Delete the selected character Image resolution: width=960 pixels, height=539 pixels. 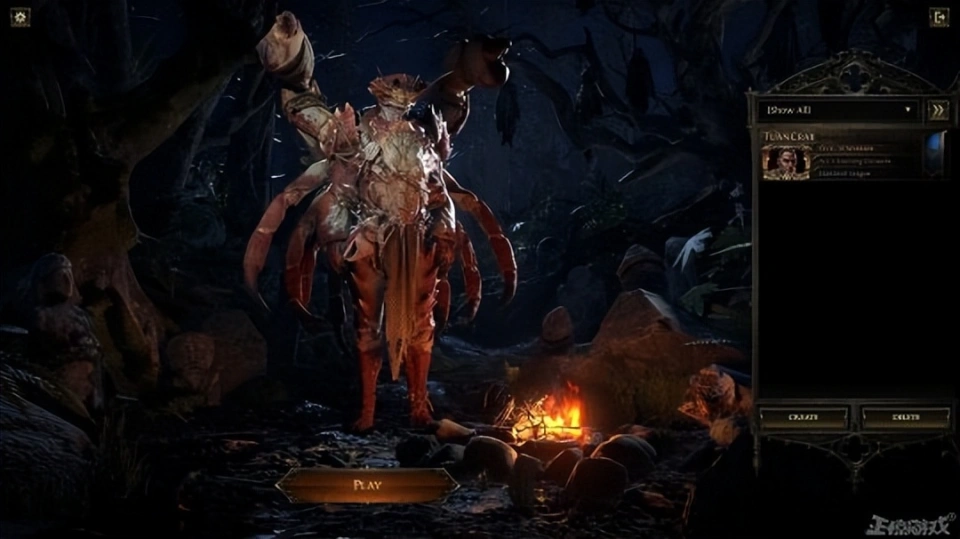point(906,417)
